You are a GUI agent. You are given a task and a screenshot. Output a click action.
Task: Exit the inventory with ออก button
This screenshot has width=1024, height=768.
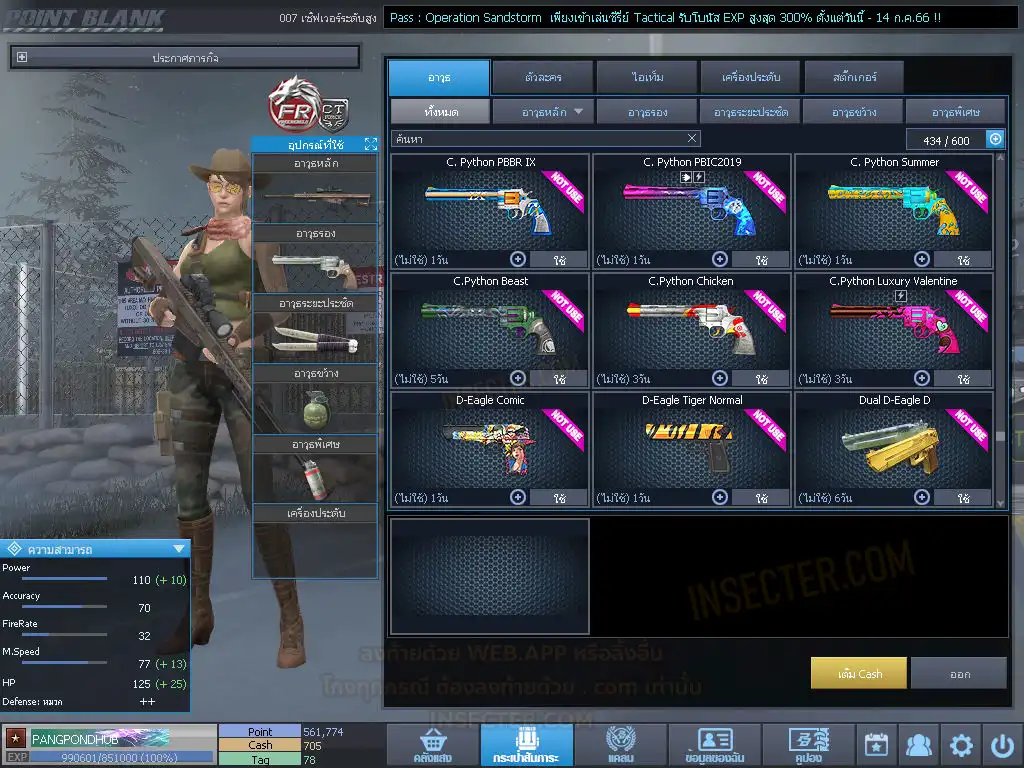(959, 674)
